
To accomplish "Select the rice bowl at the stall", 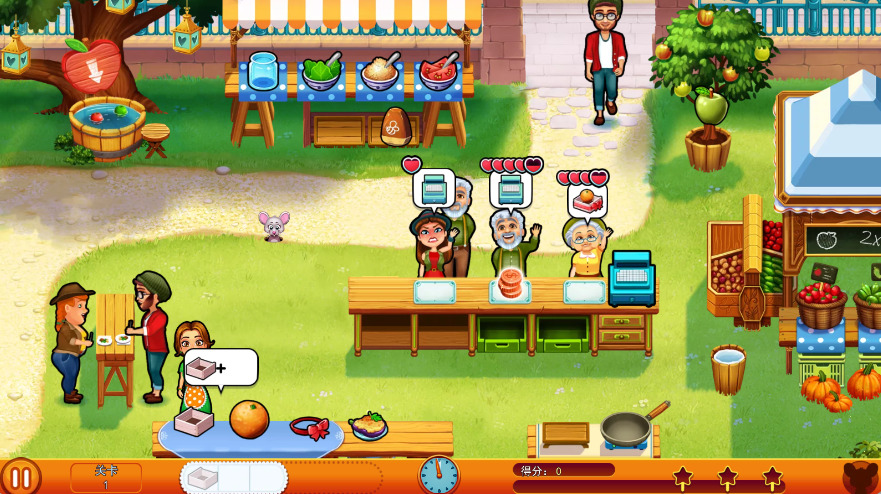I will (x=380, y=73).
